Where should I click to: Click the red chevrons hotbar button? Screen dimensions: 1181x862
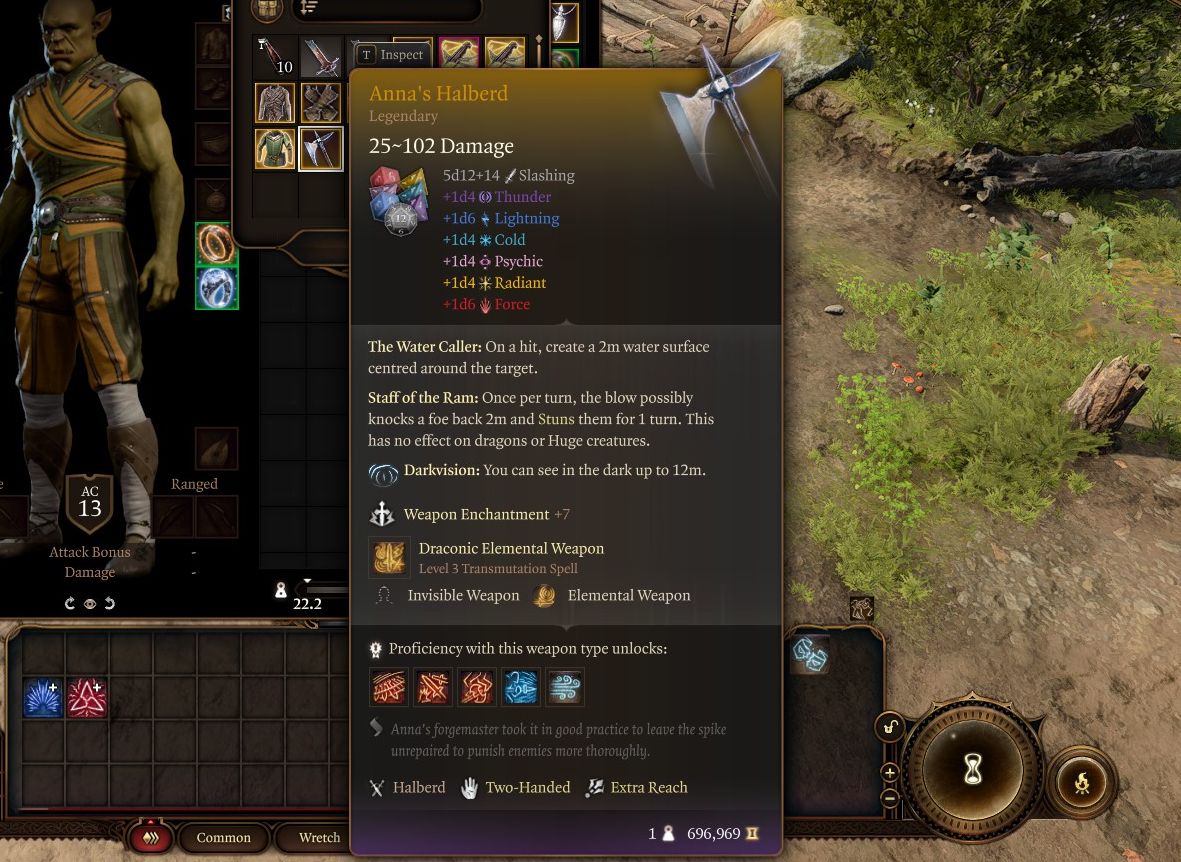(x=151, y=838)
